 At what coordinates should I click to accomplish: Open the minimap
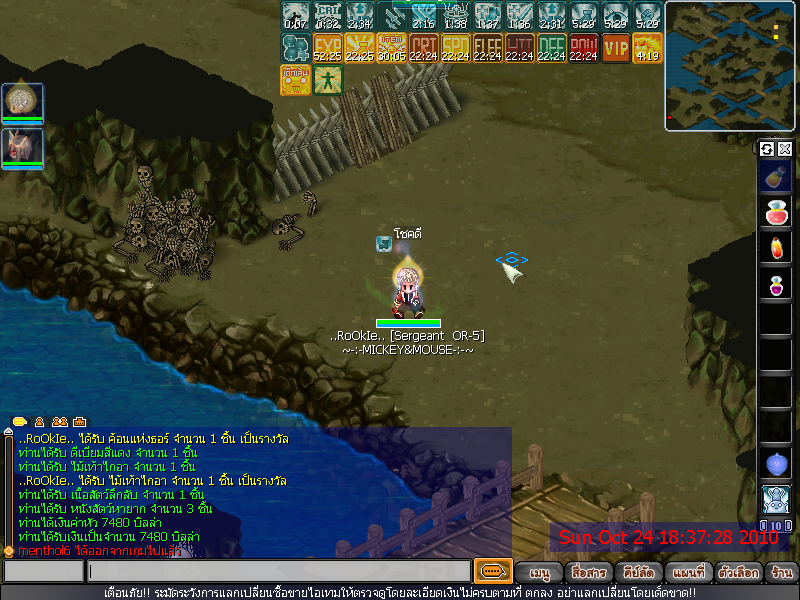click(x=729, y=66)
